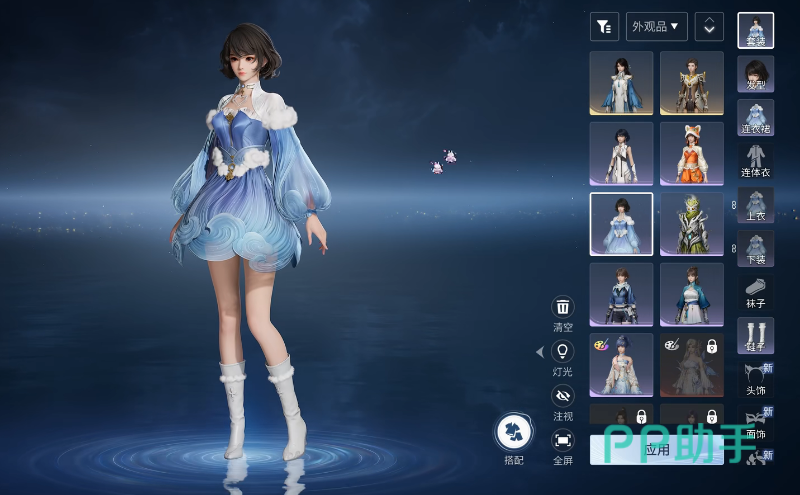Screen dimensions: 800x495
Task: Toggle the 注视 gaze eye icon
Action: pyautogui.click(x=563, y=395)
